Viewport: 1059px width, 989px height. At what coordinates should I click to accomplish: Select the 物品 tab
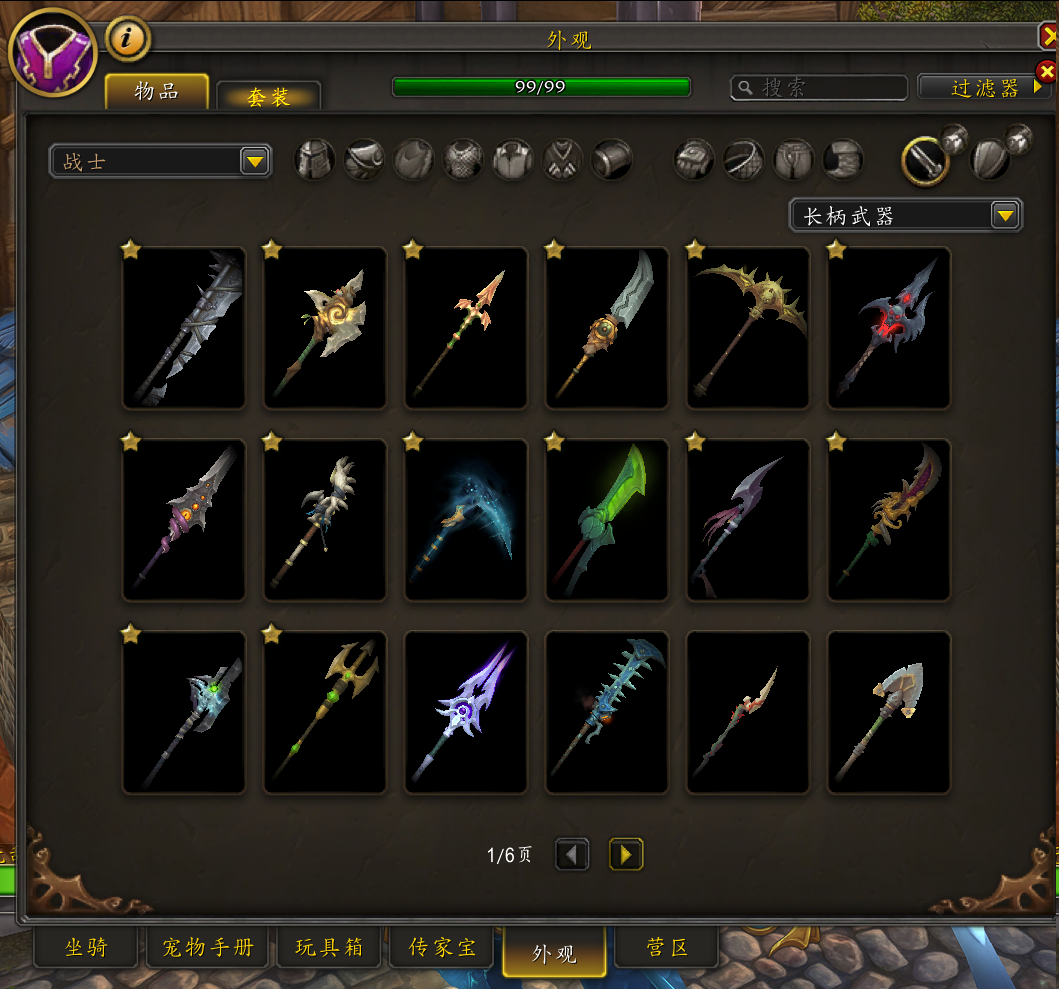pos(157,91)
